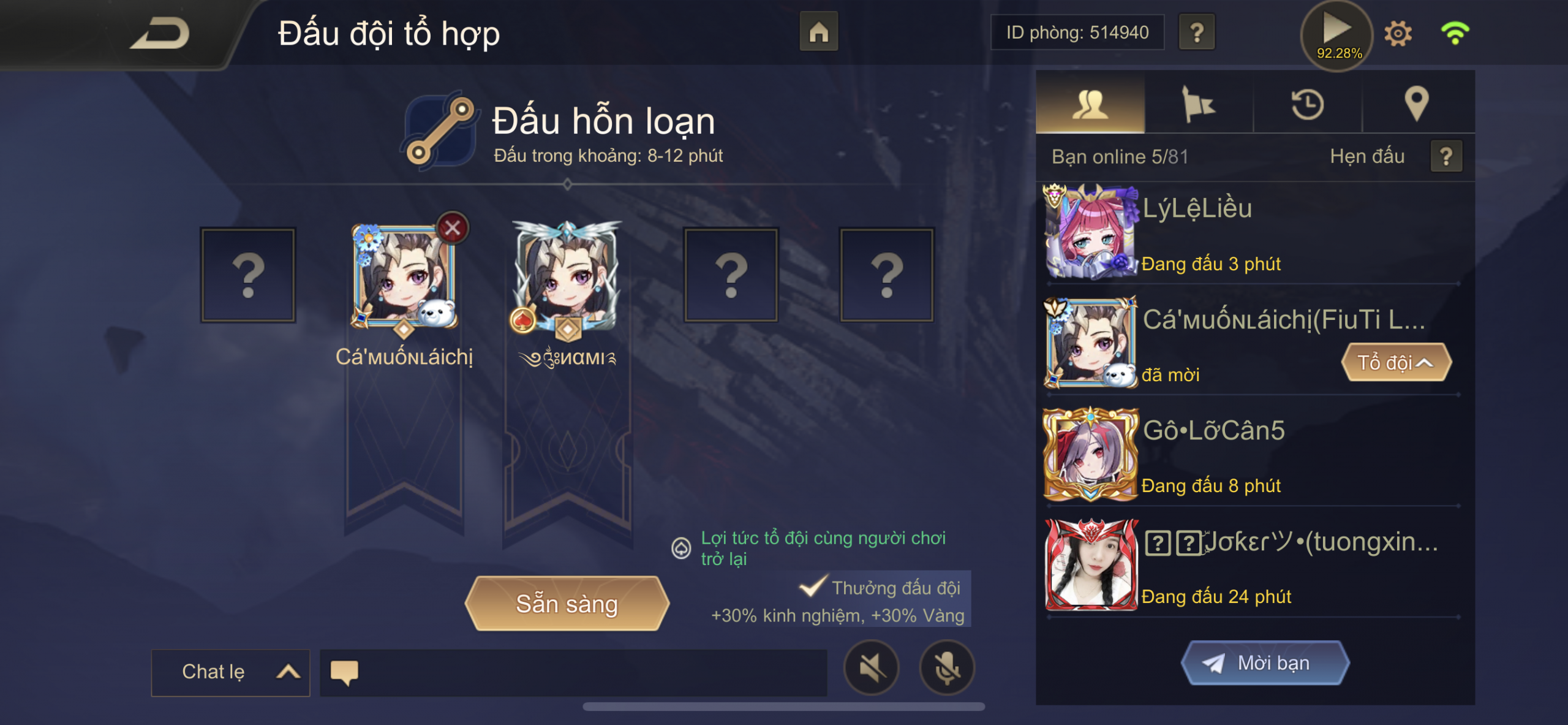The image size is (1568, 725).
Task: Switch to the location pin tab
Action: [x=1417, y=103]
